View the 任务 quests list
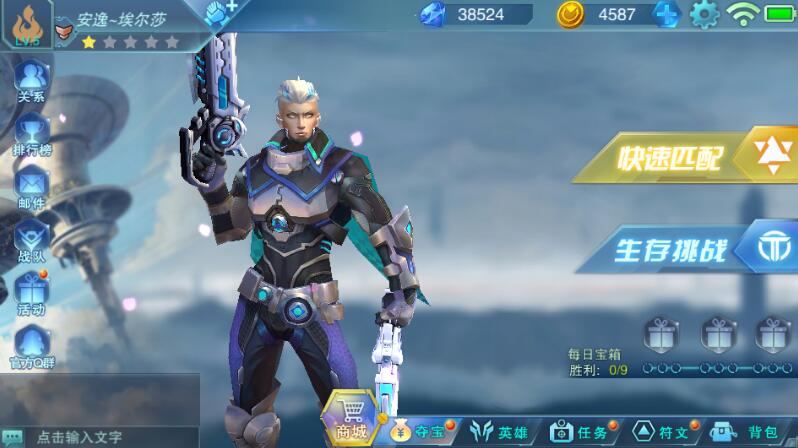The width and height of the screenshot is (798, 448). (580, 432)
